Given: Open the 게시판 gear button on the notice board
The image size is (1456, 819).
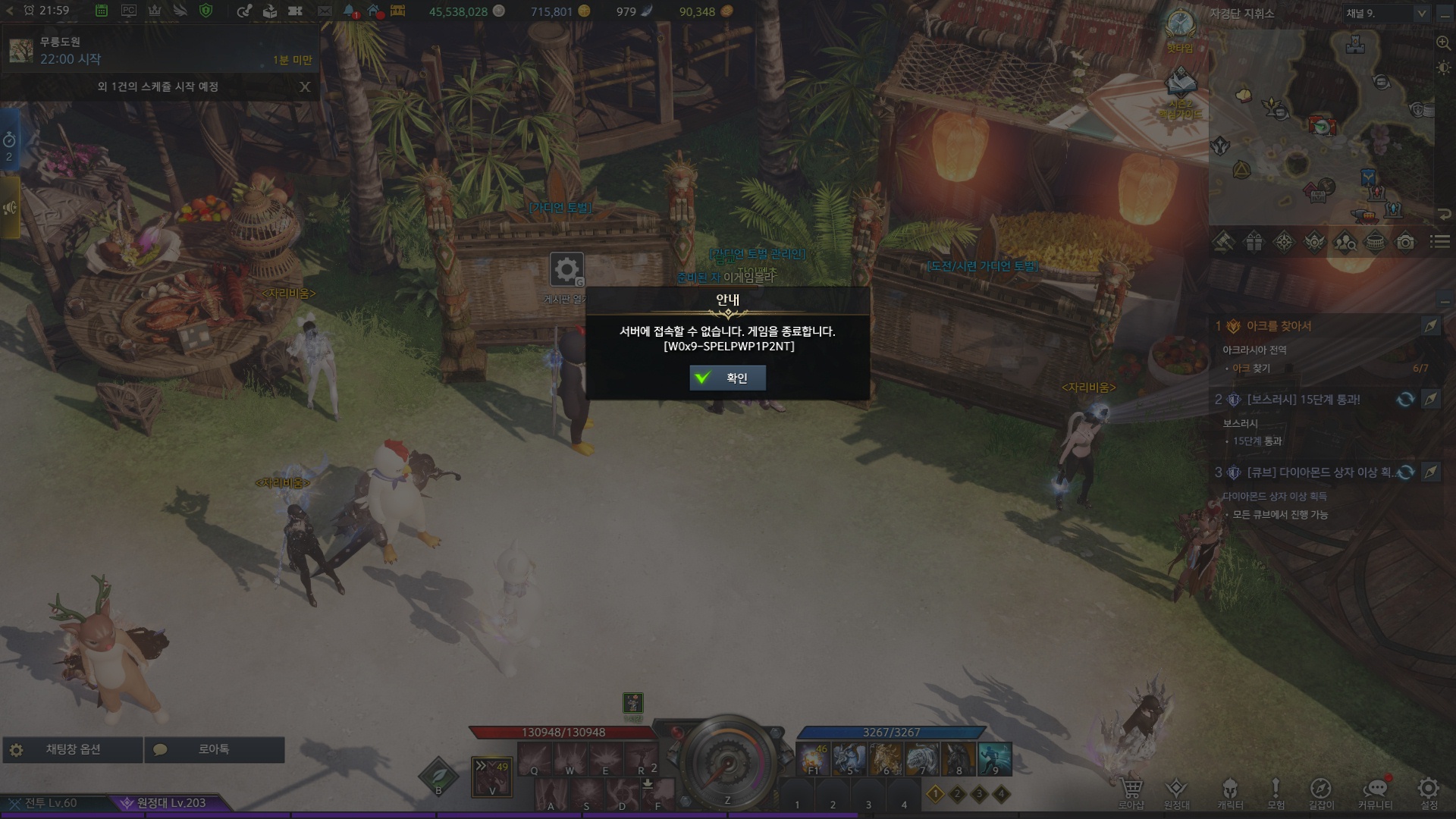Looking at the screenshot, I should point(566,269).
